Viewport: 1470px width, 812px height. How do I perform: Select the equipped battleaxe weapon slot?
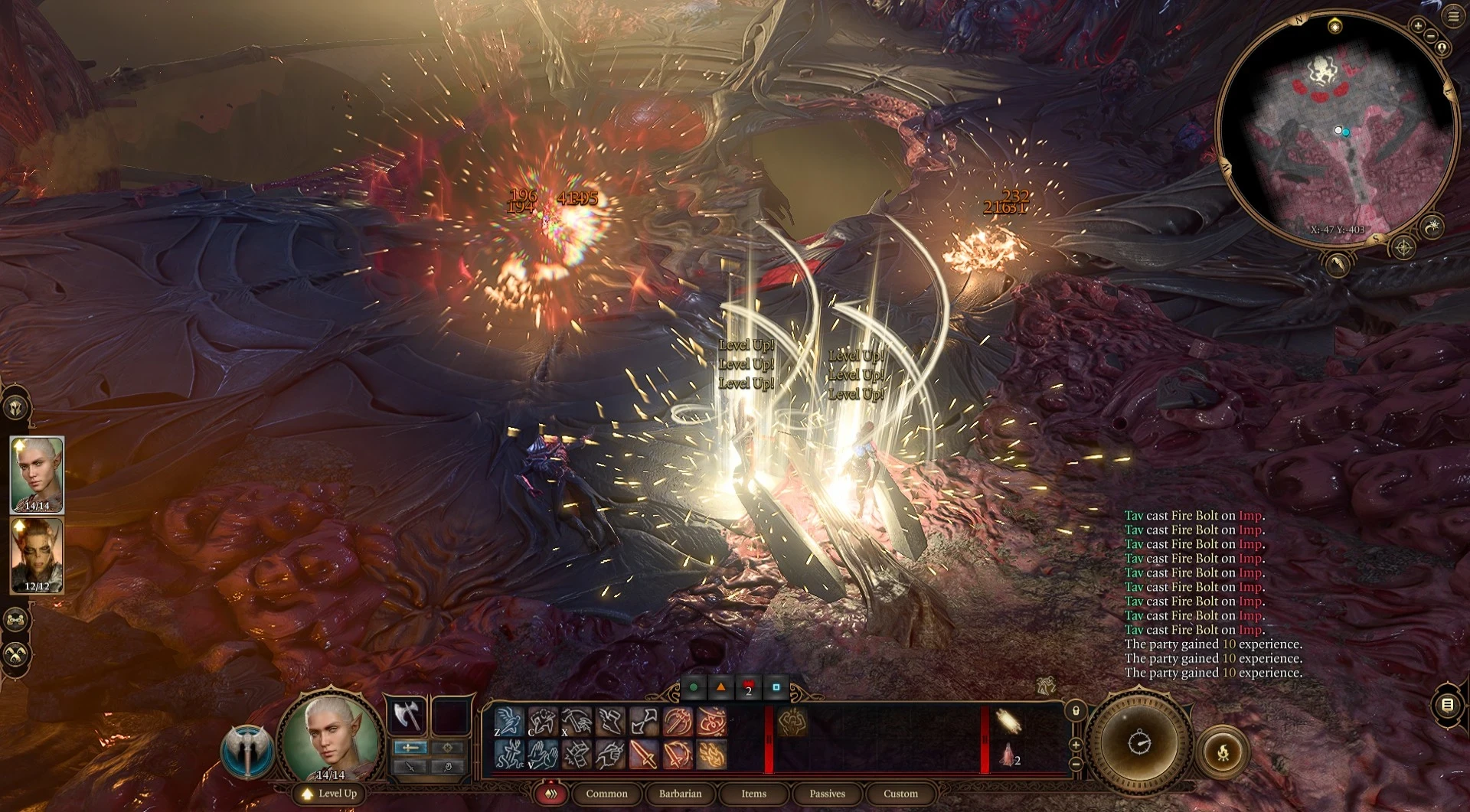408,716
